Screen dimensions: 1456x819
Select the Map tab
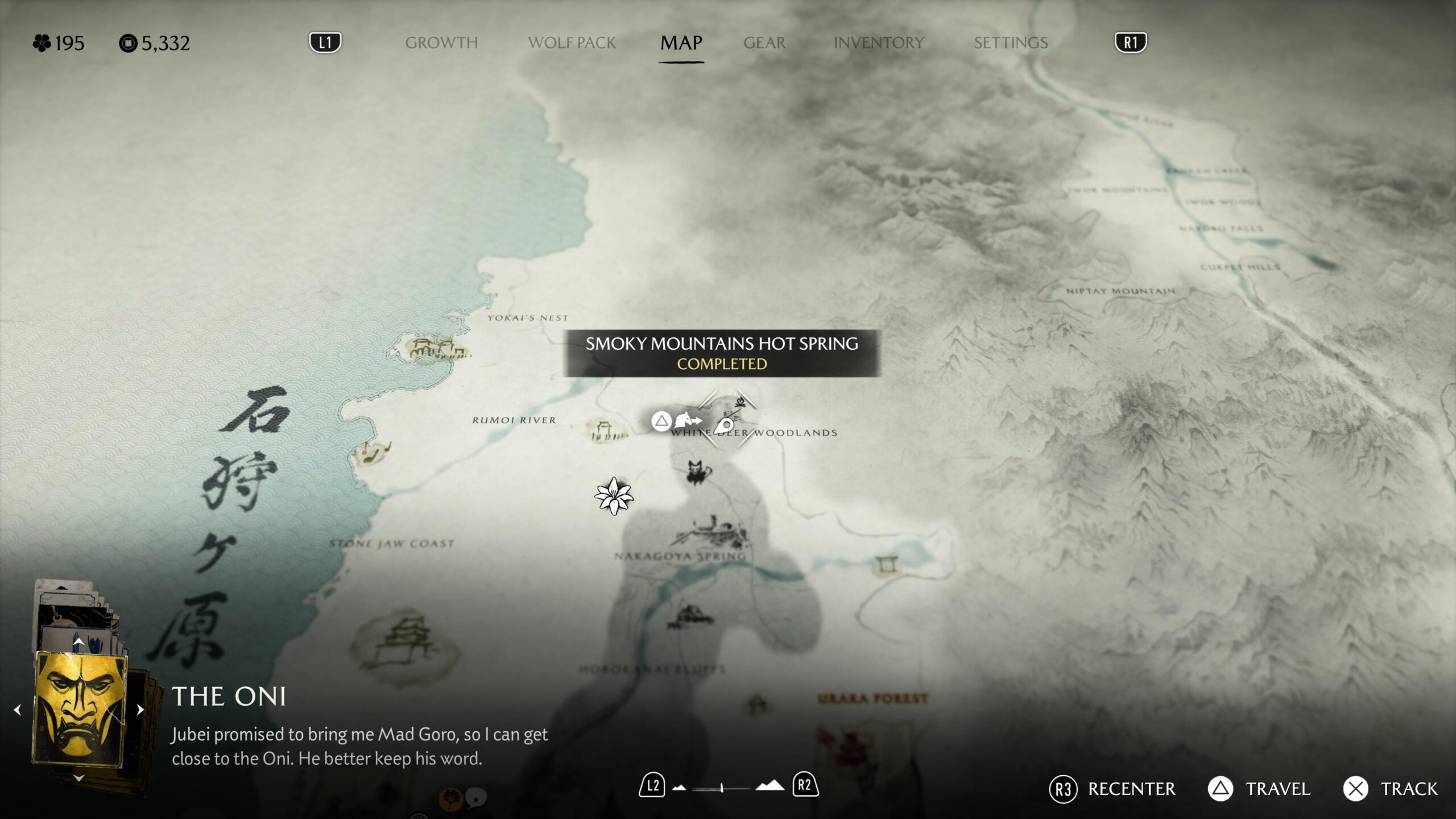point(681,43)
